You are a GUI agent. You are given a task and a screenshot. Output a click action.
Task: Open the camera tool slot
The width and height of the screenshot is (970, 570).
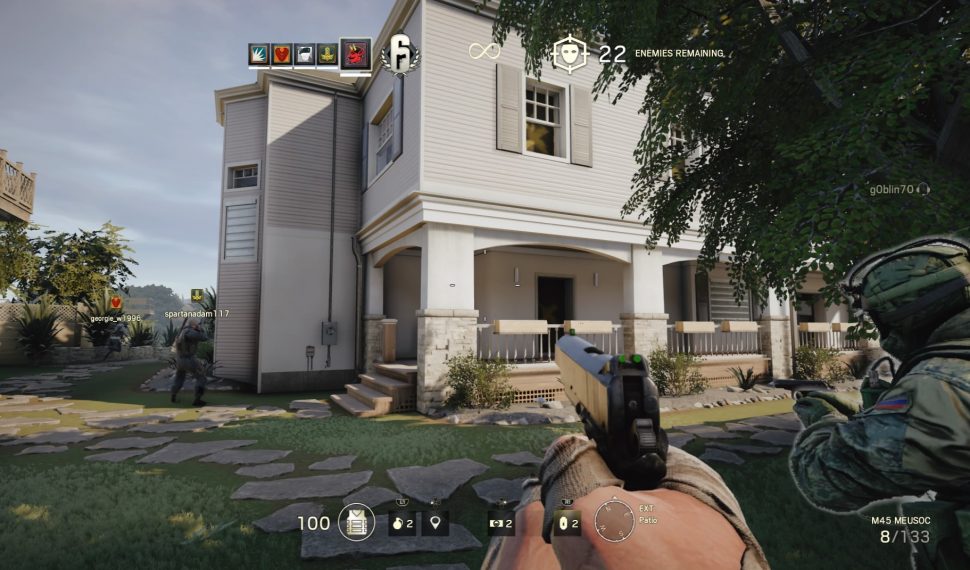point(501,522)
